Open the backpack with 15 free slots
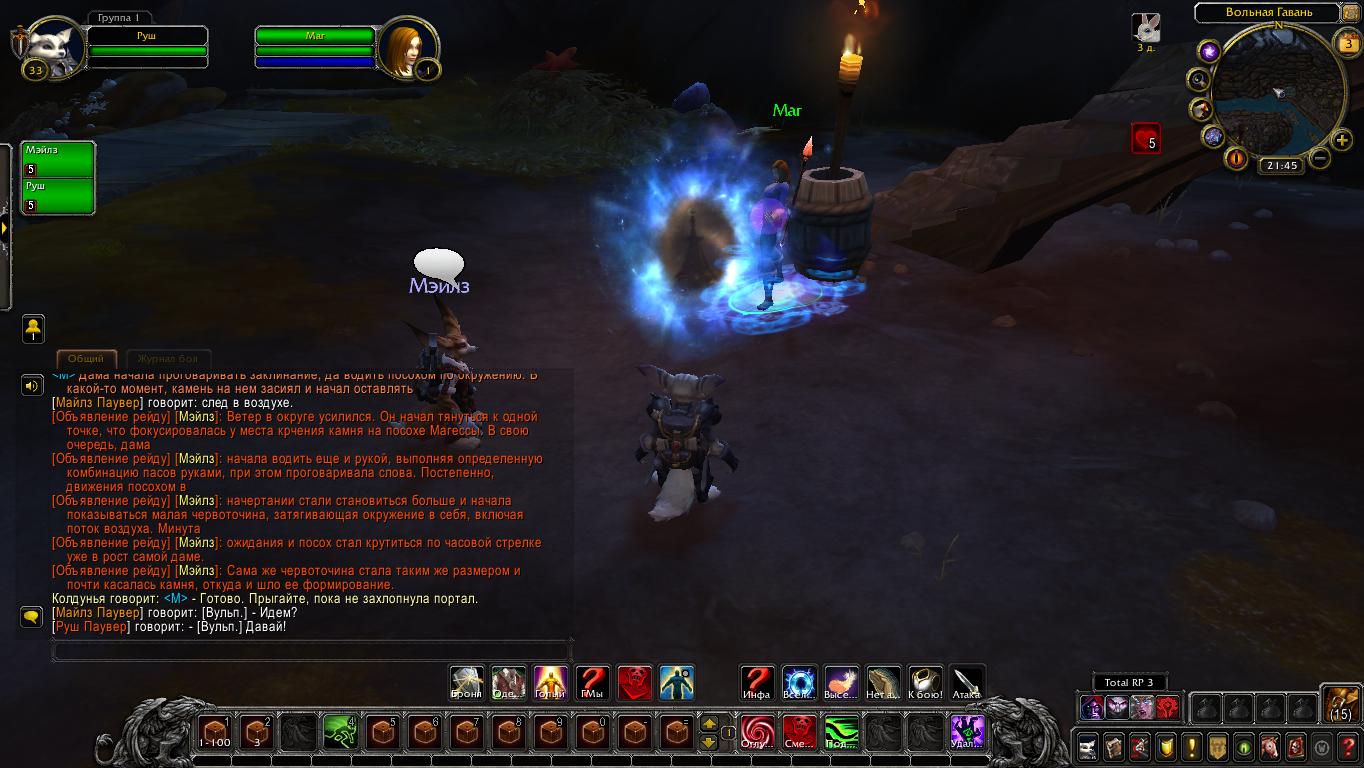Viewport: 1364px width, 768px height. pos(1340,703)
